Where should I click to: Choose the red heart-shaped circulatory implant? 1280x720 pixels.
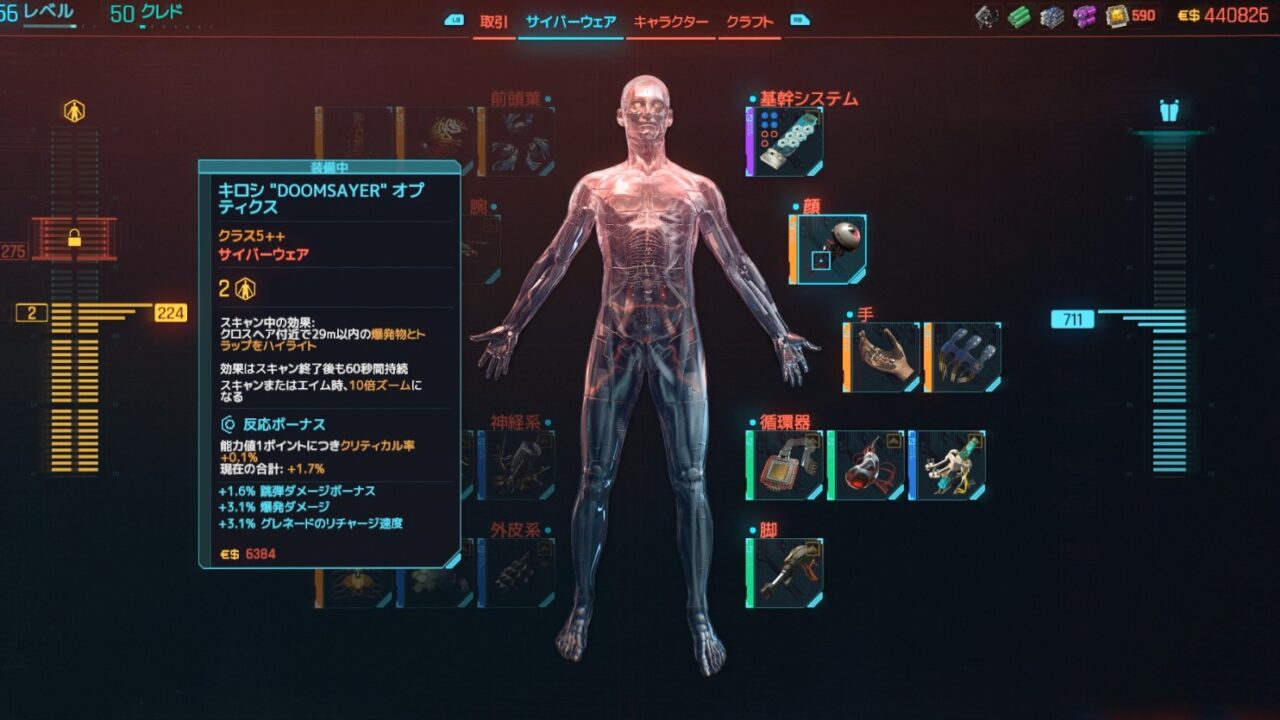tap(866, 465)
